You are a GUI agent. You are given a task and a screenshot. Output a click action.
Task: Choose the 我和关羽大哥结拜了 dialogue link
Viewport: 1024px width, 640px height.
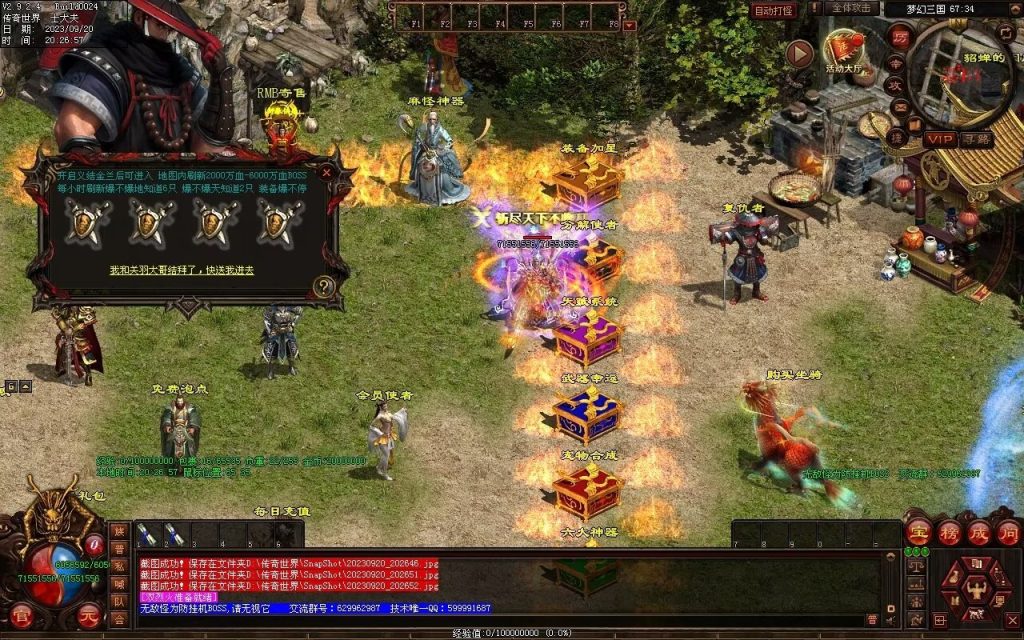[181, 270]
